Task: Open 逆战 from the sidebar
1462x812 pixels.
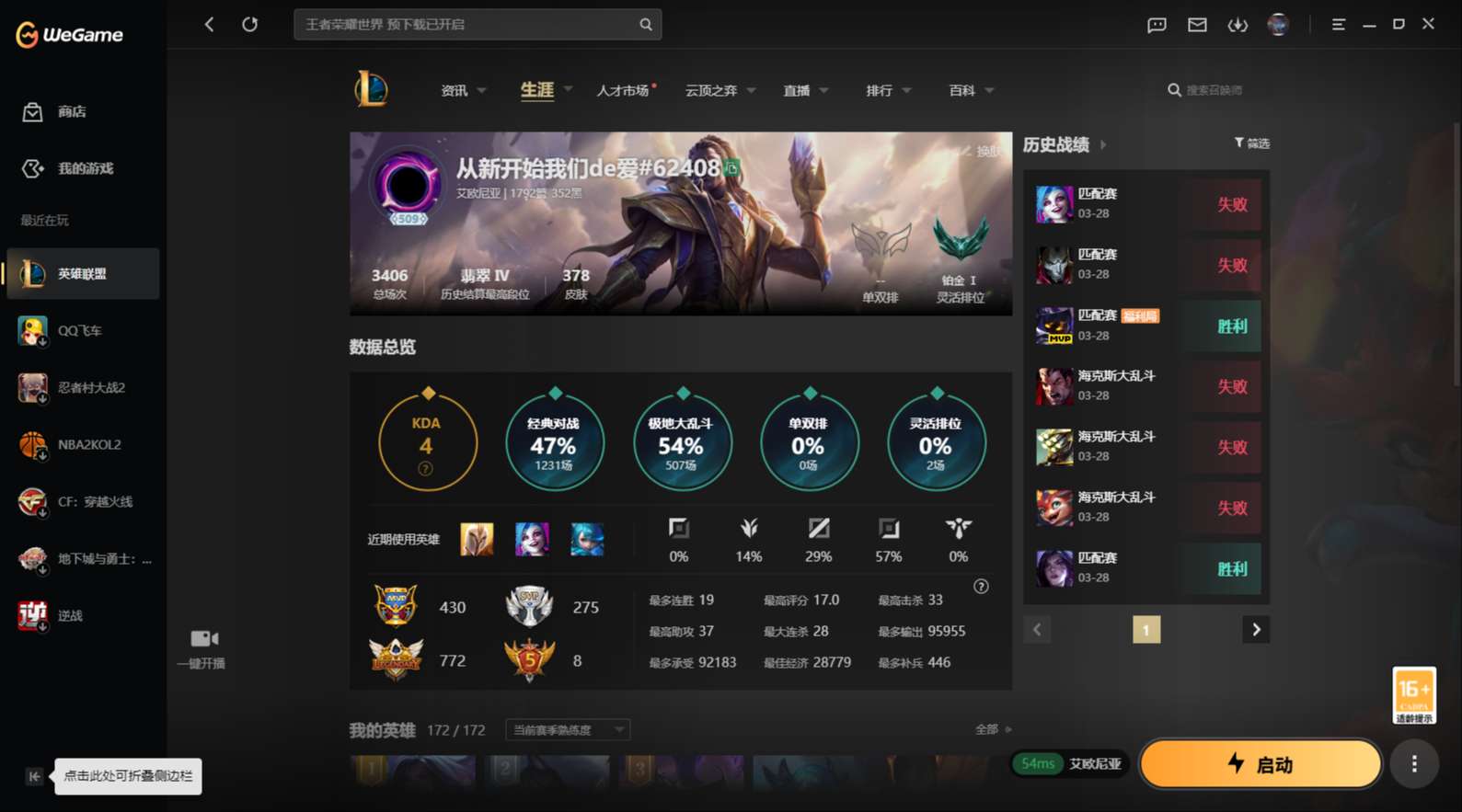Action: (83, 615)
